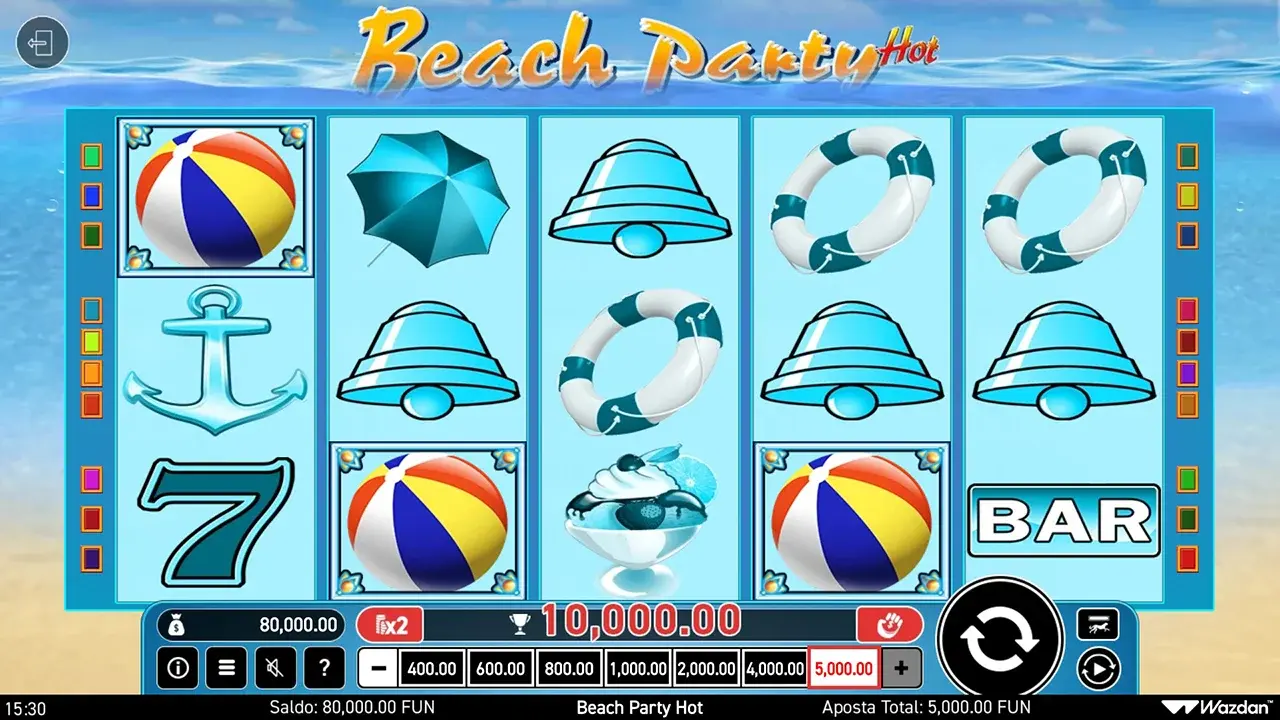
Task: Toggle the running horse speed mode button
Action: [1097, 625]
